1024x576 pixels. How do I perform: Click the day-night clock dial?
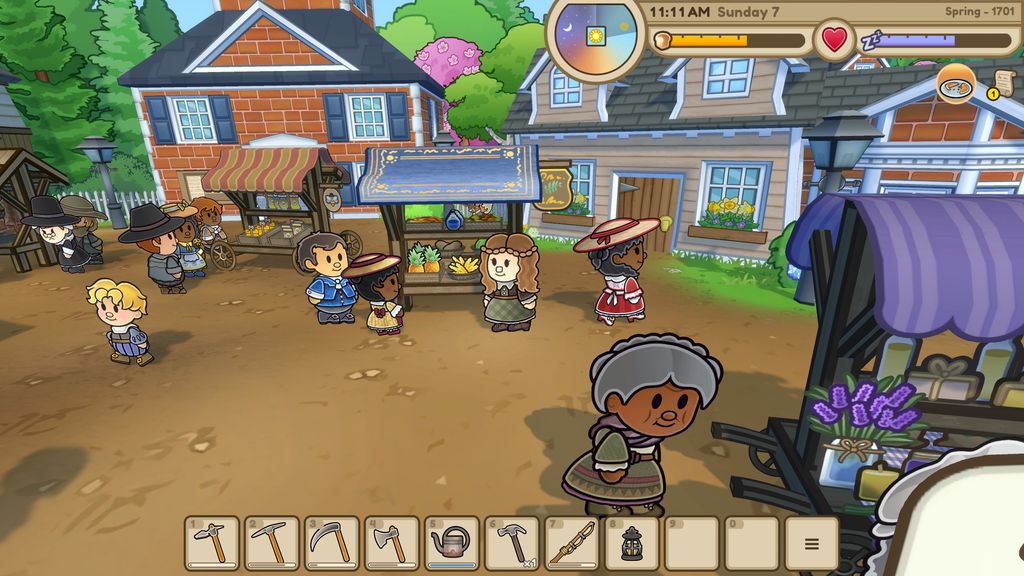click(x=595, y=36)
